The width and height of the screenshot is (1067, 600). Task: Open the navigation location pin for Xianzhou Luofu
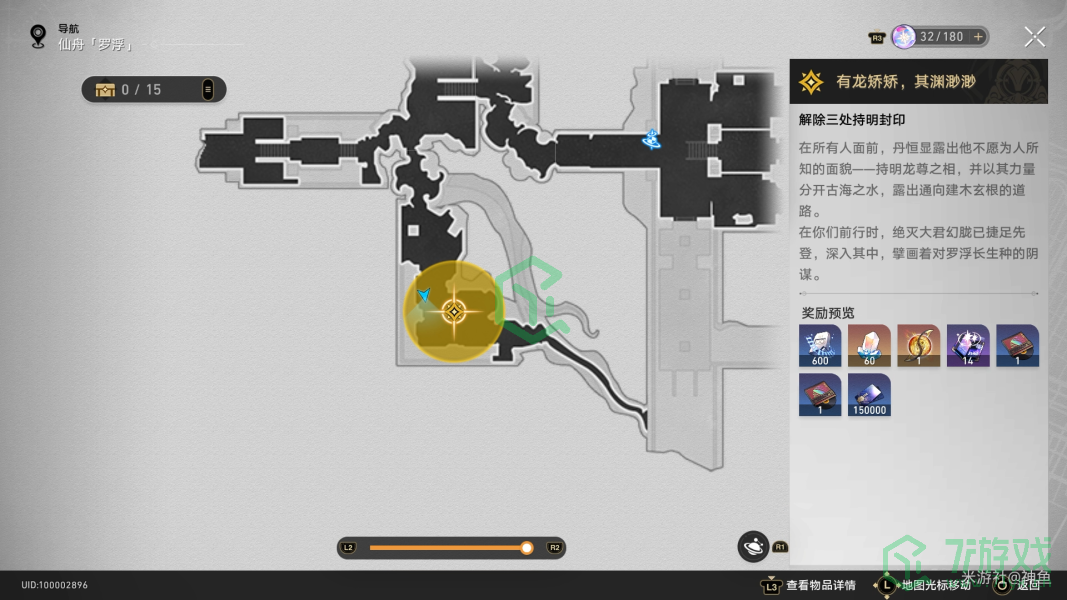pos(38,37)
